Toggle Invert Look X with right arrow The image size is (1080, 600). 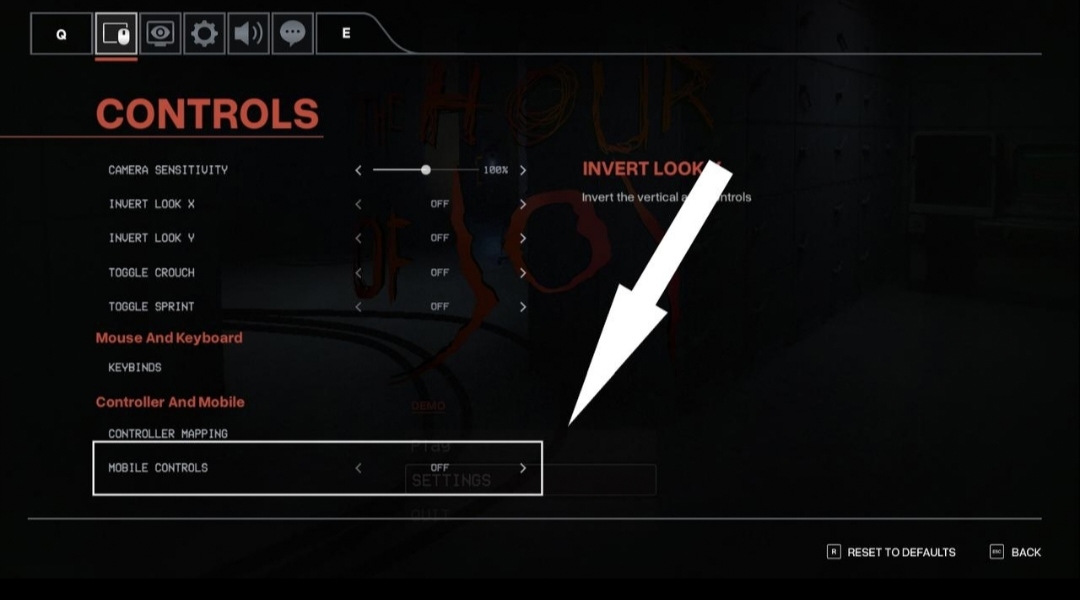click(x=523, y=204)
